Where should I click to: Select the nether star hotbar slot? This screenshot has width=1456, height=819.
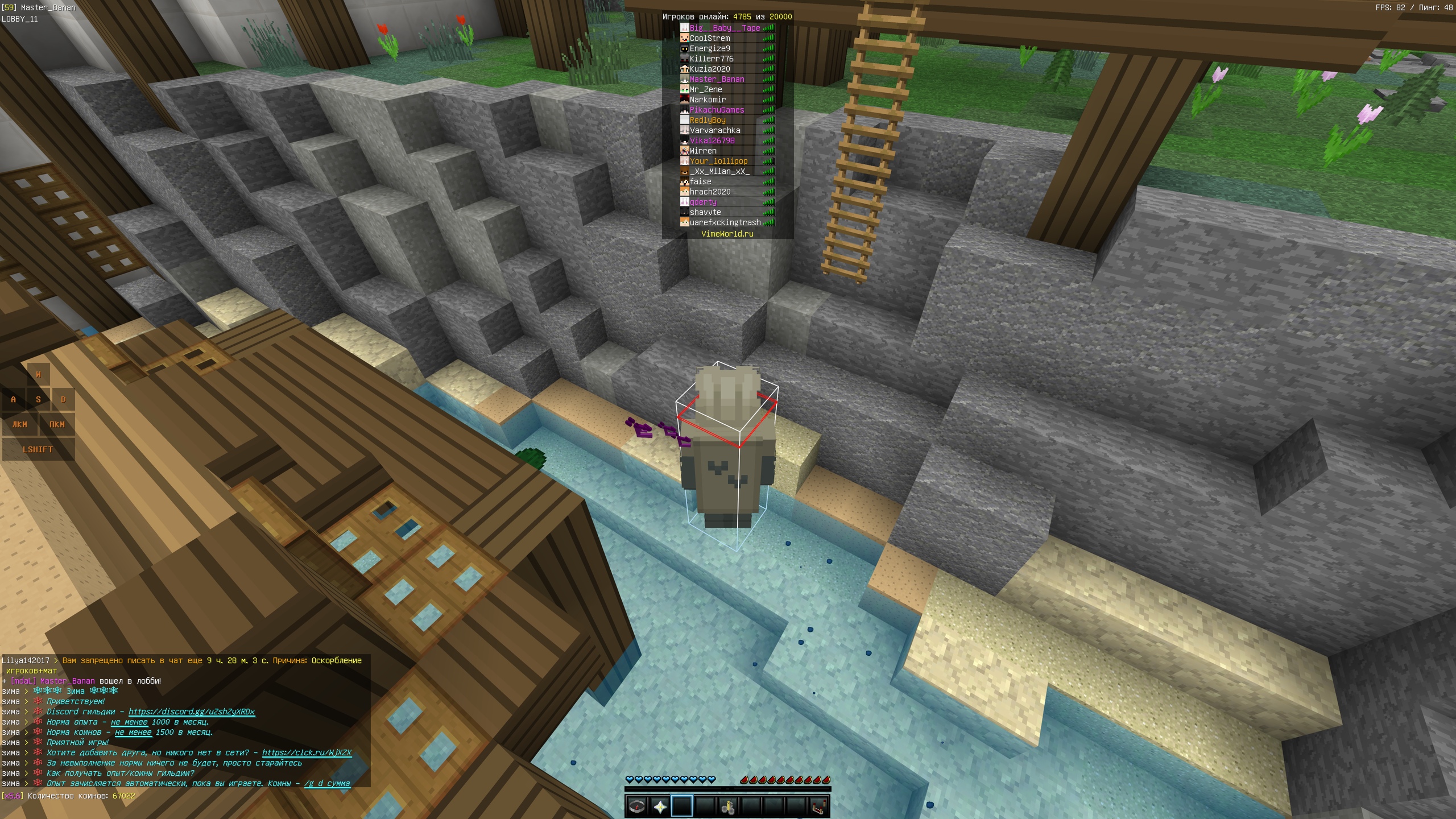click(660, 806)
